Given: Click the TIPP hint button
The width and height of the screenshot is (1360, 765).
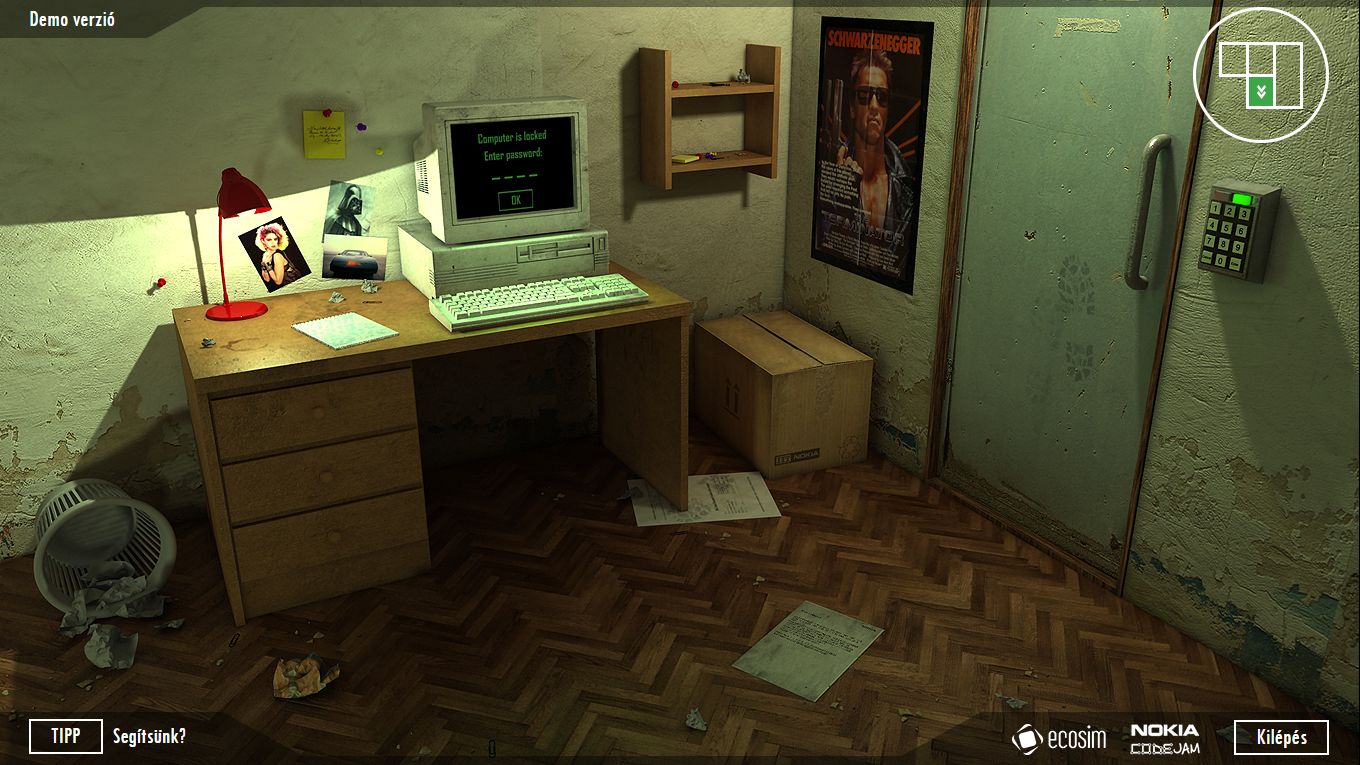Looking at the screenshot, I should (66, 737).
